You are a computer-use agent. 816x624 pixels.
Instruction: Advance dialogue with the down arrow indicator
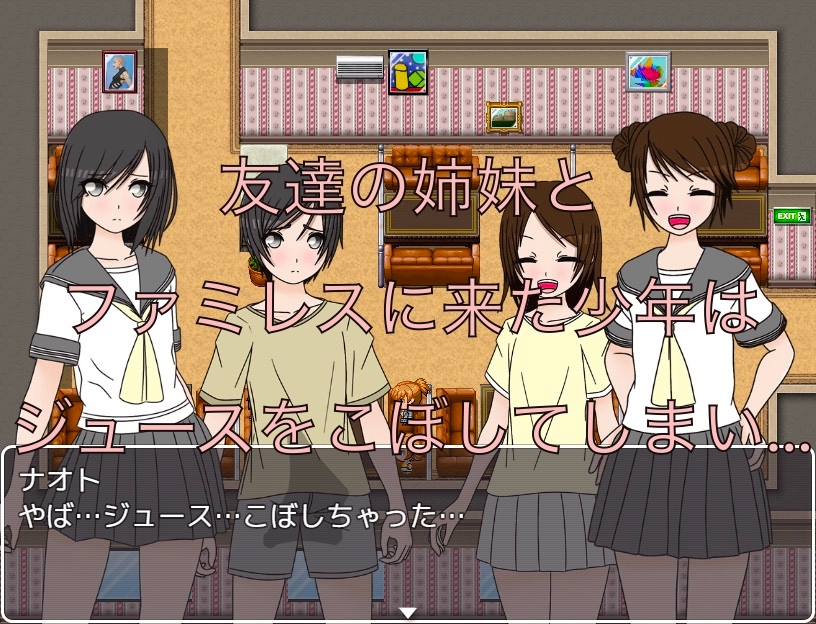click(x=407, y=612)
